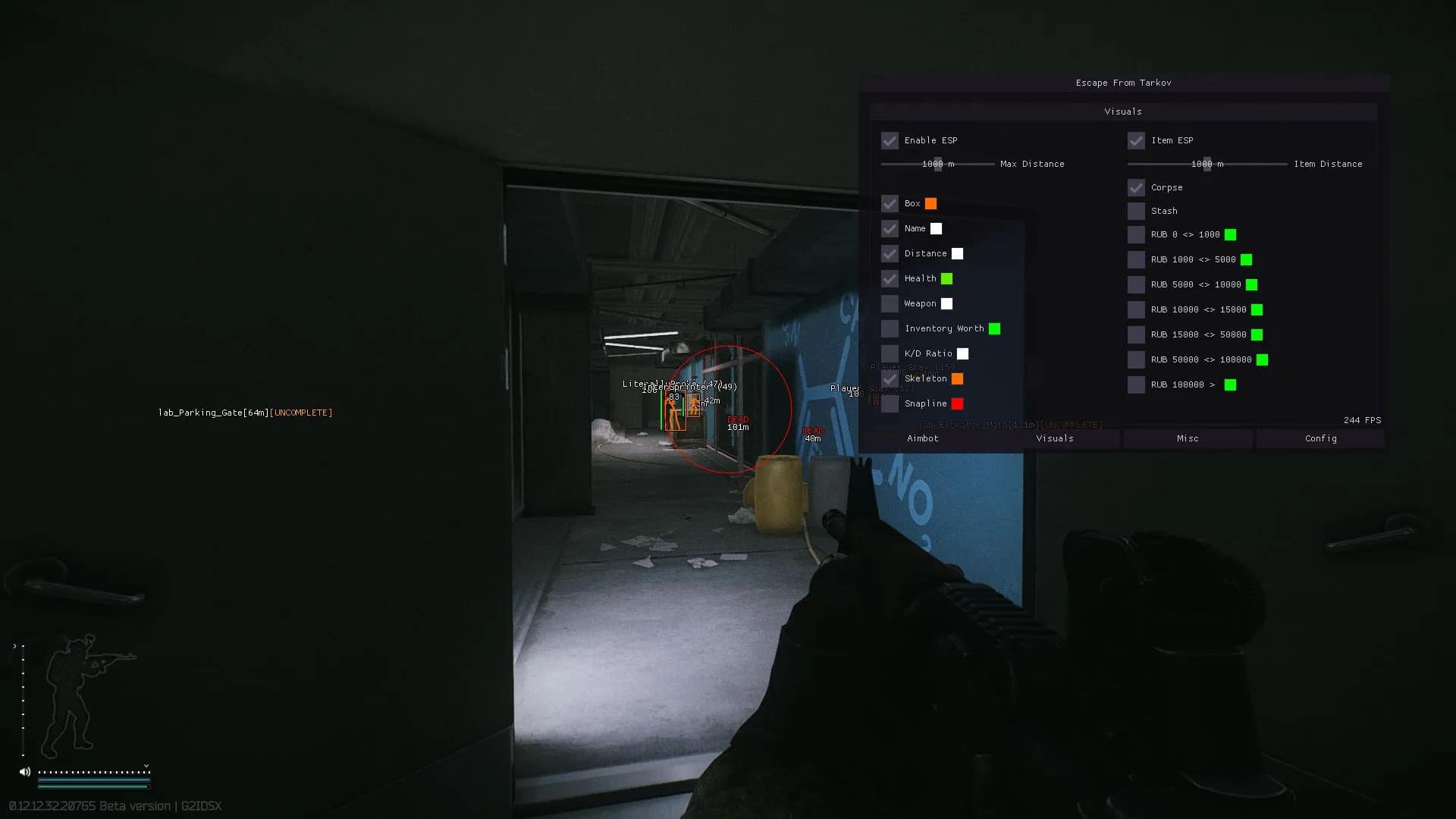Select the Visuals tab
The height and width of the screenshot is (819, 1456).
(x=1055, y=439)
